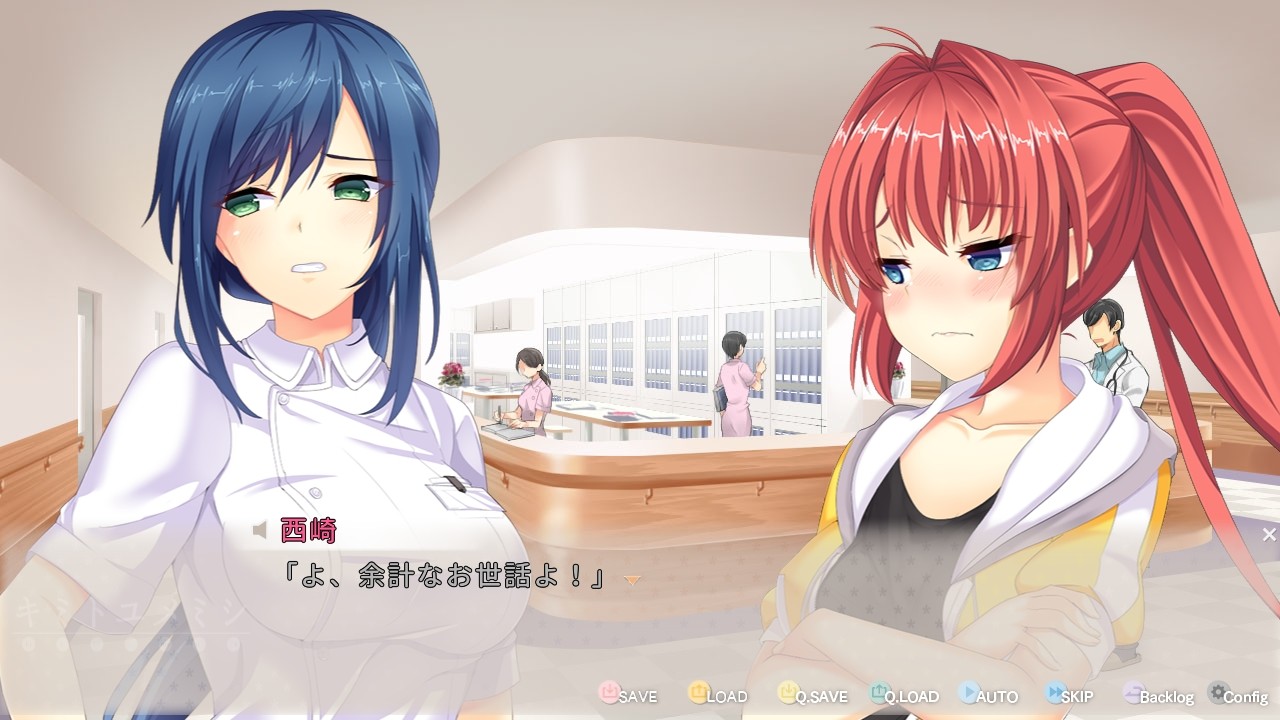Click the Q.SAVE quick save icon
This screenshot has height=720, width=1280.
click(789, 695)
